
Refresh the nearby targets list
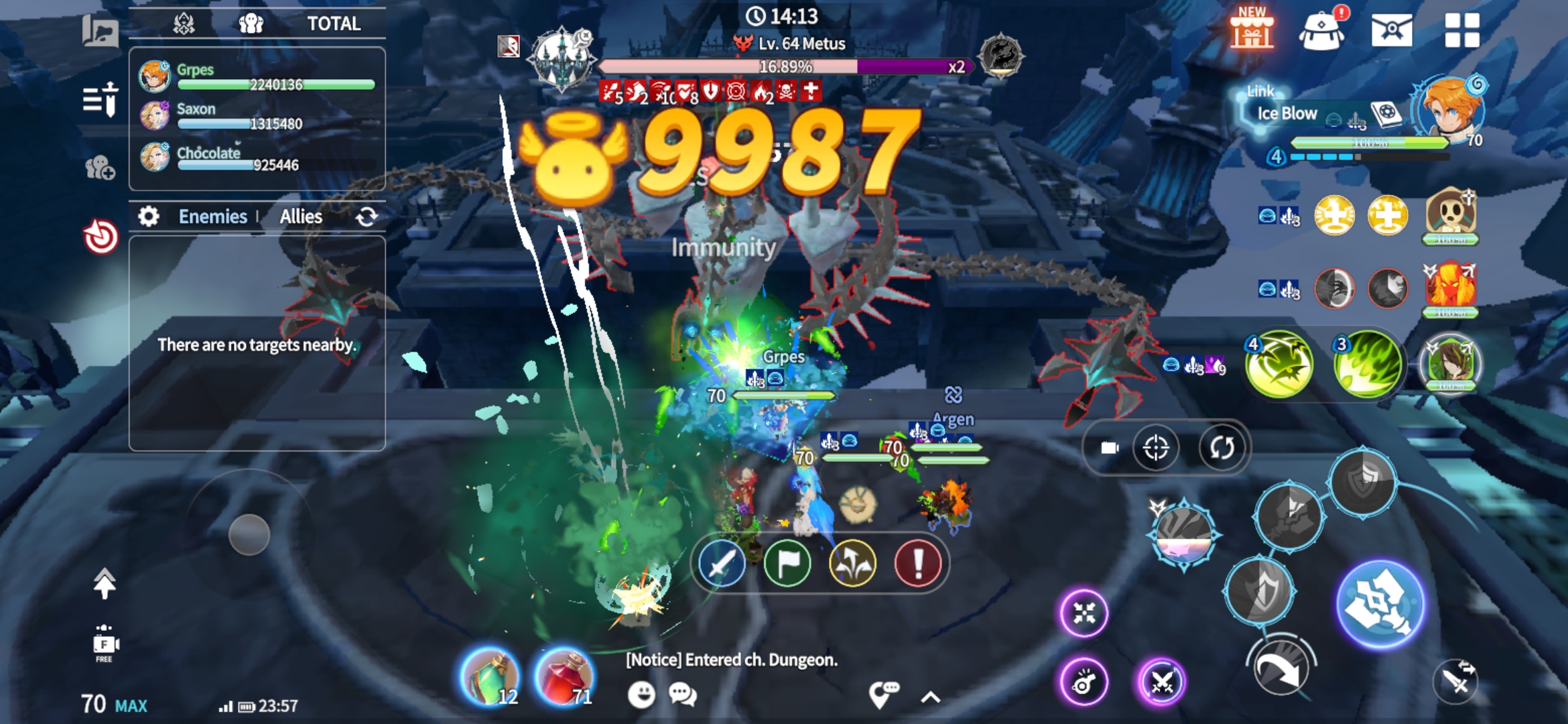(367, 217)
